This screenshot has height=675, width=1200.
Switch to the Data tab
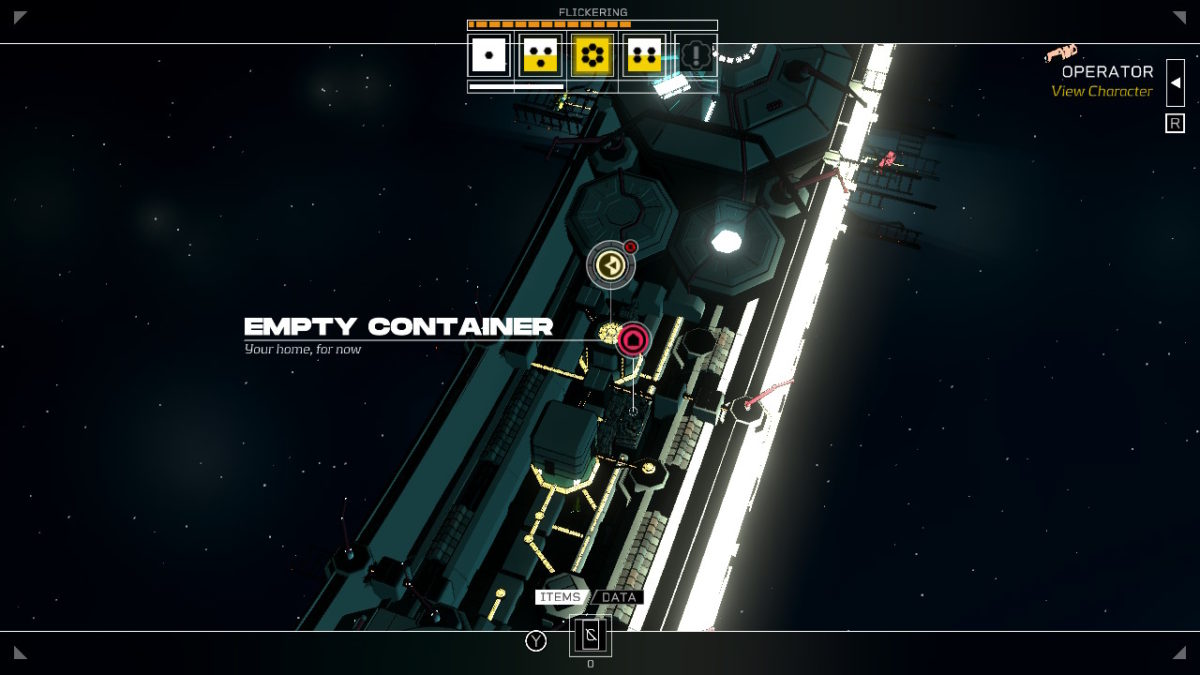(619, 597)
